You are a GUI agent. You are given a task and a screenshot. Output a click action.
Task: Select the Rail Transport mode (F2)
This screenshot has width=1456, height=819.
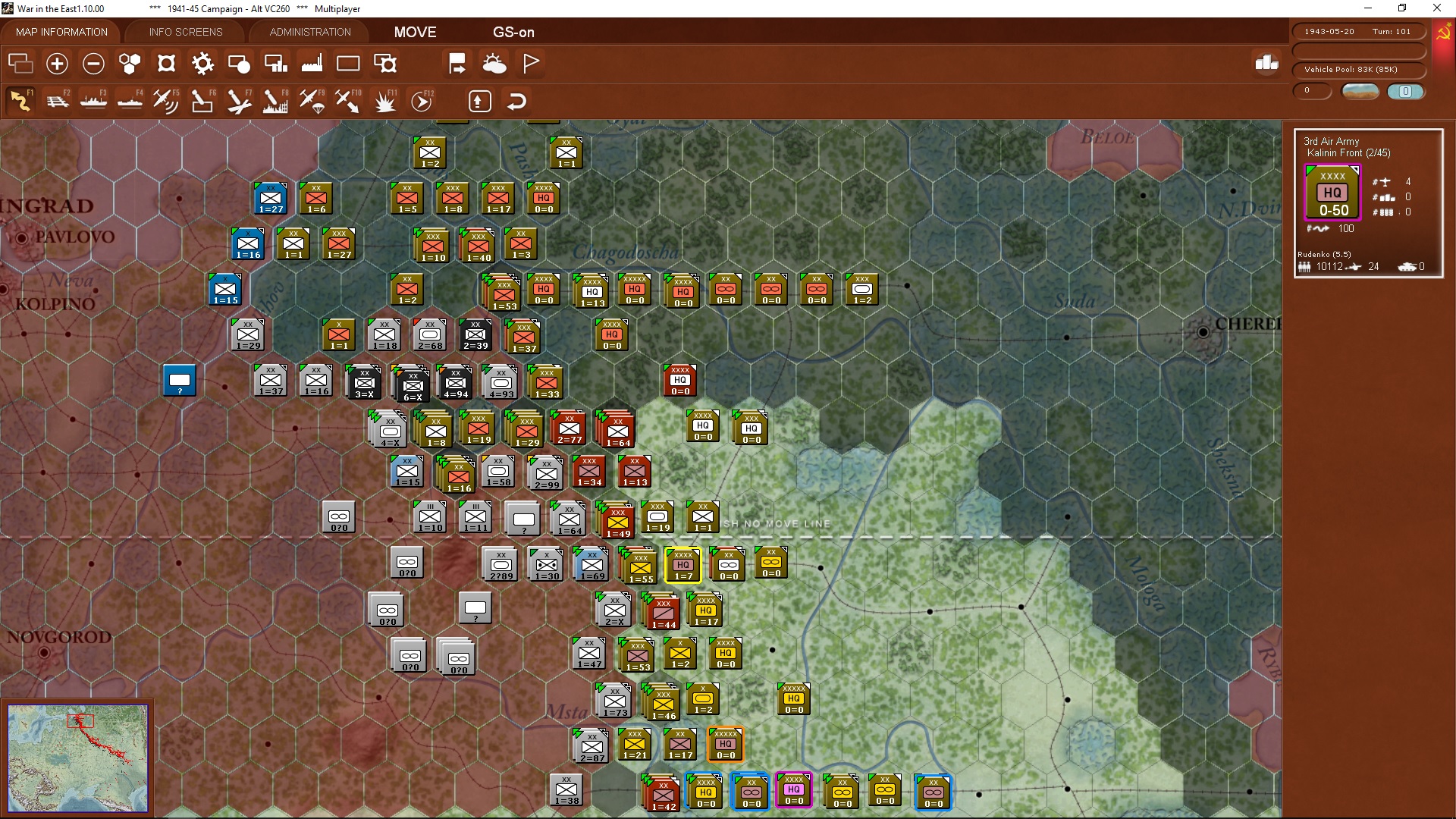[x=58, y=100]
